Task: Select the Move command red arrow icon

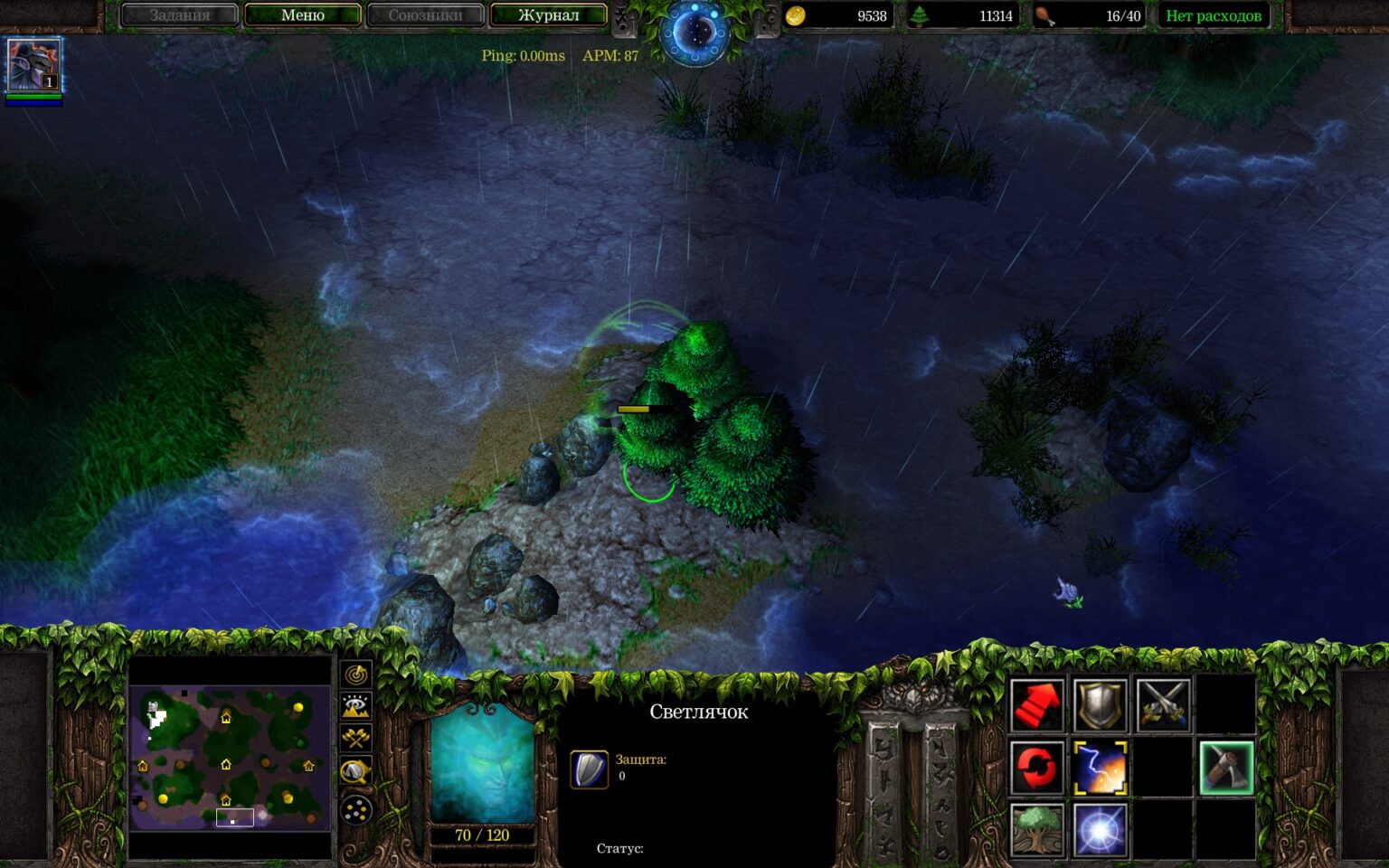Action: click(x=1036, y=706)
